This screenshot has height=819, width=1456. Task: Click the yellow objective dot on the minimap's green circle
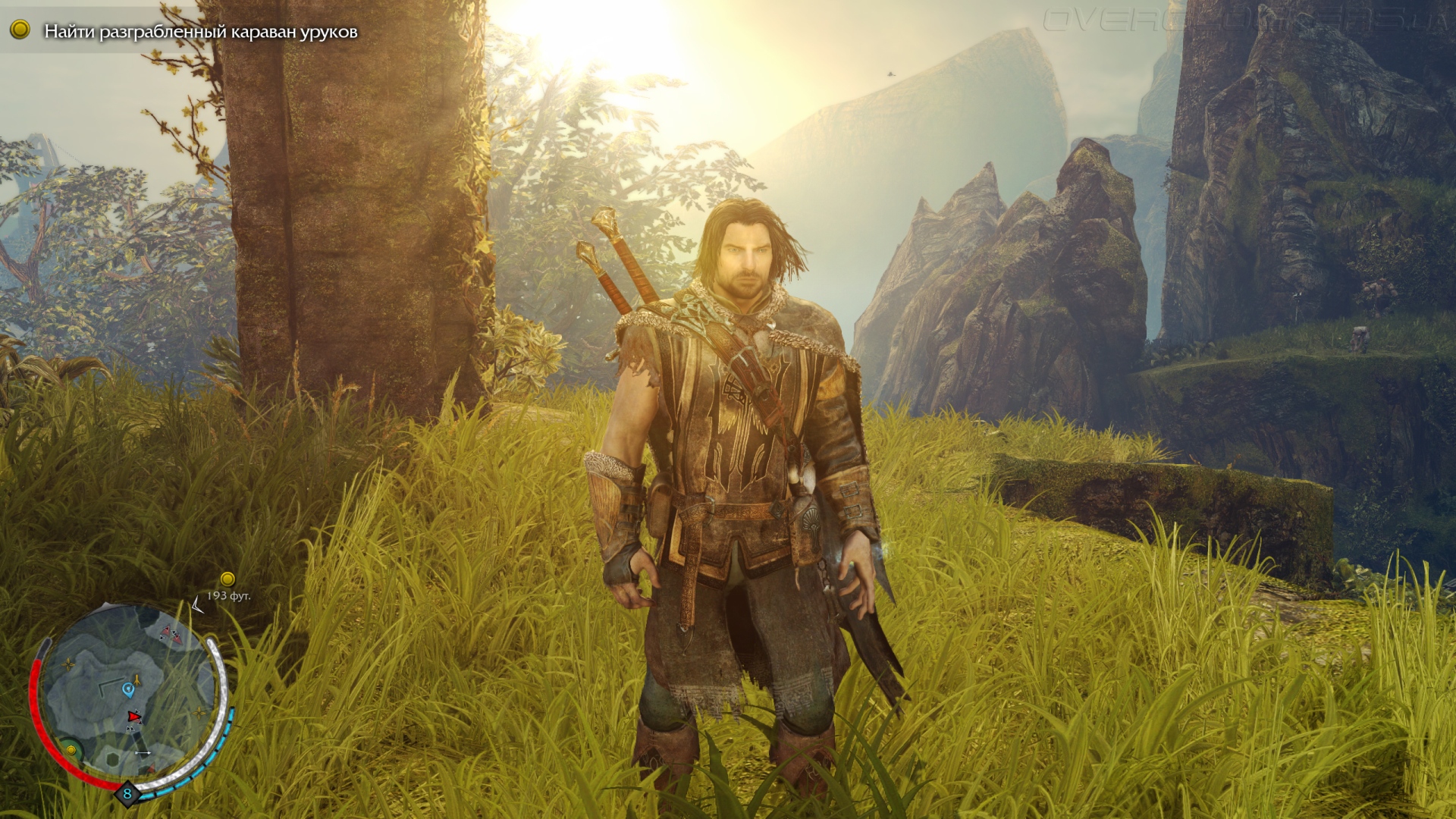71,750
